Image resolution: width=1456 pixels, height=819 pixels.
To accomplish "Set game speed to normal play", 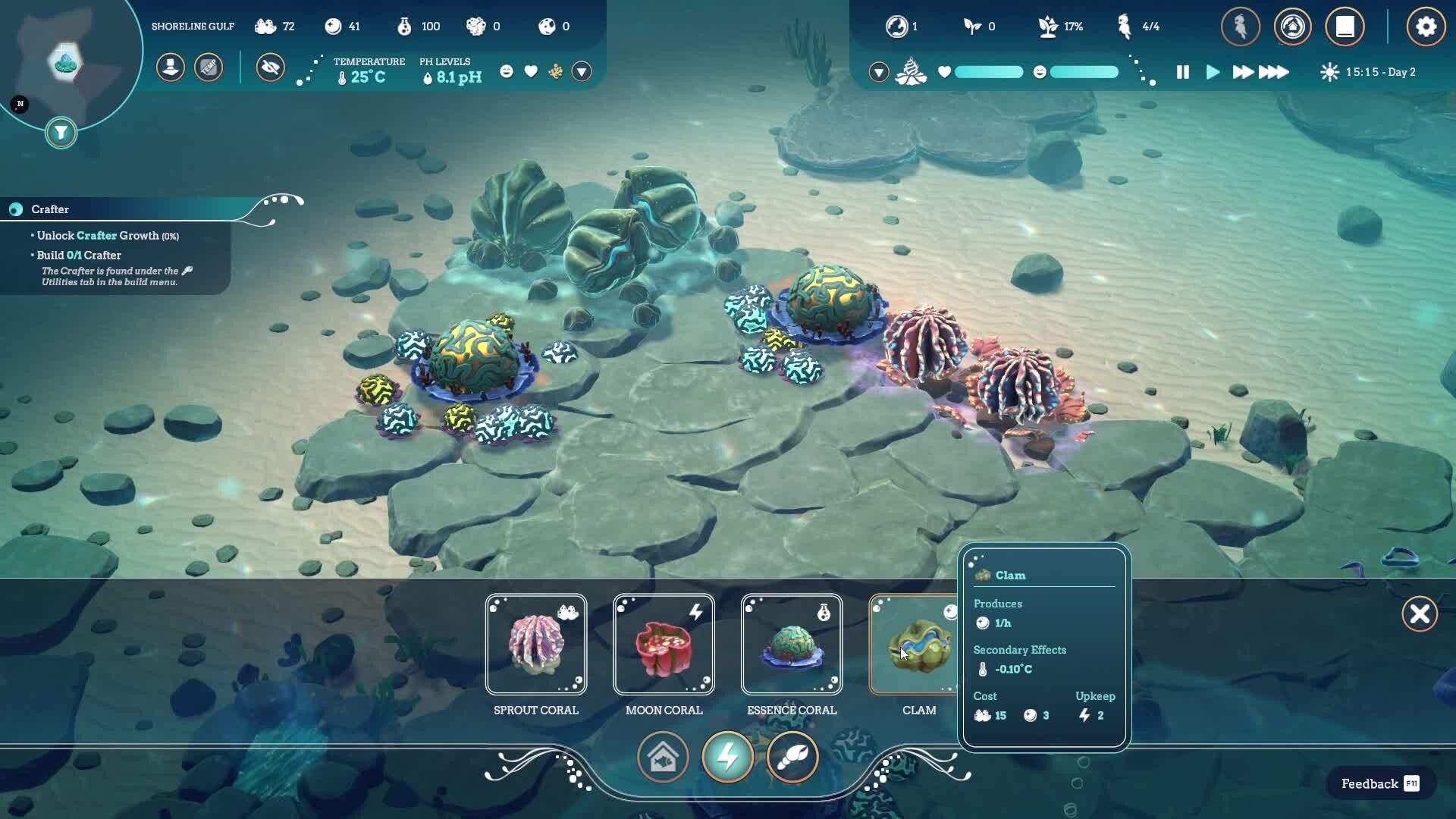I will click(1213, 72).
